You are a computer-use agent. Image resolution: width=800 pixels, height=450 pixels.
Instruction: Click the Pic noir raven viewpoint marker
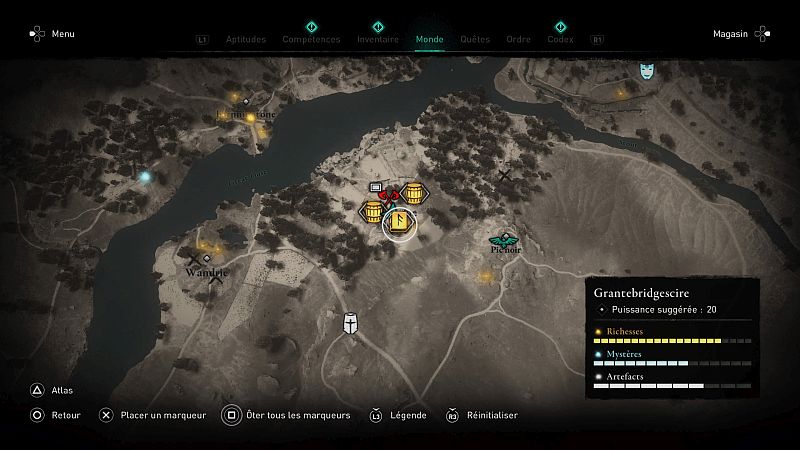[x=503, y=240]
